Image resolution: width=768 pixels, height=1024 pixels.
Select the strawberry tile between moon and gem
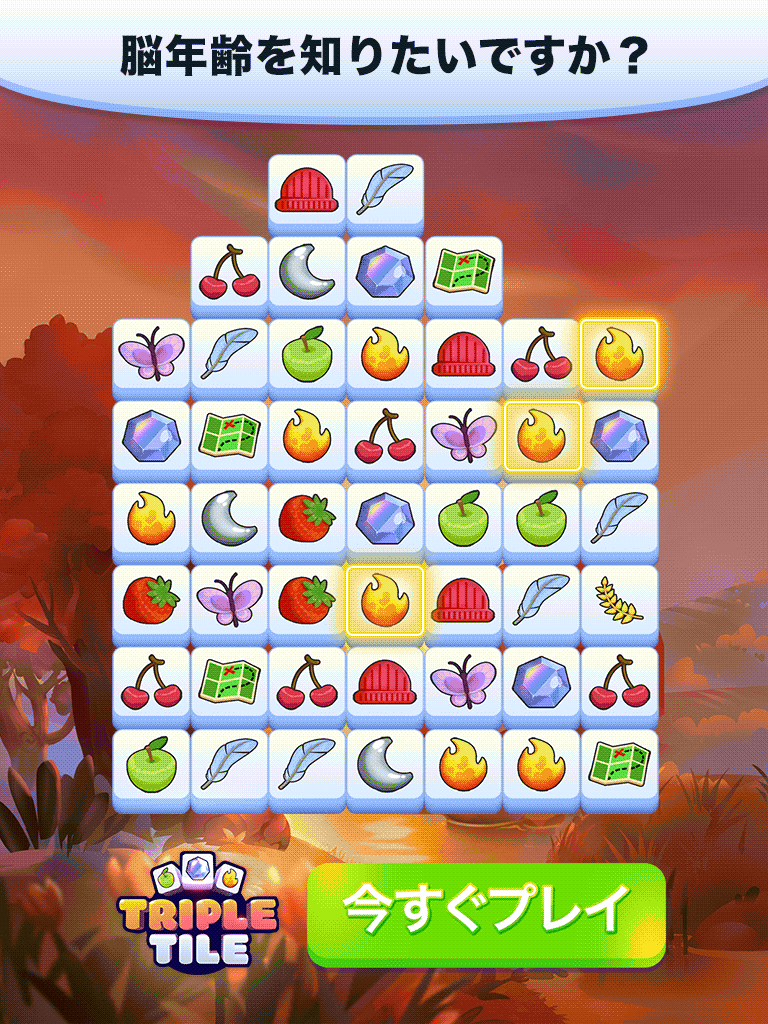pos(307,518)
